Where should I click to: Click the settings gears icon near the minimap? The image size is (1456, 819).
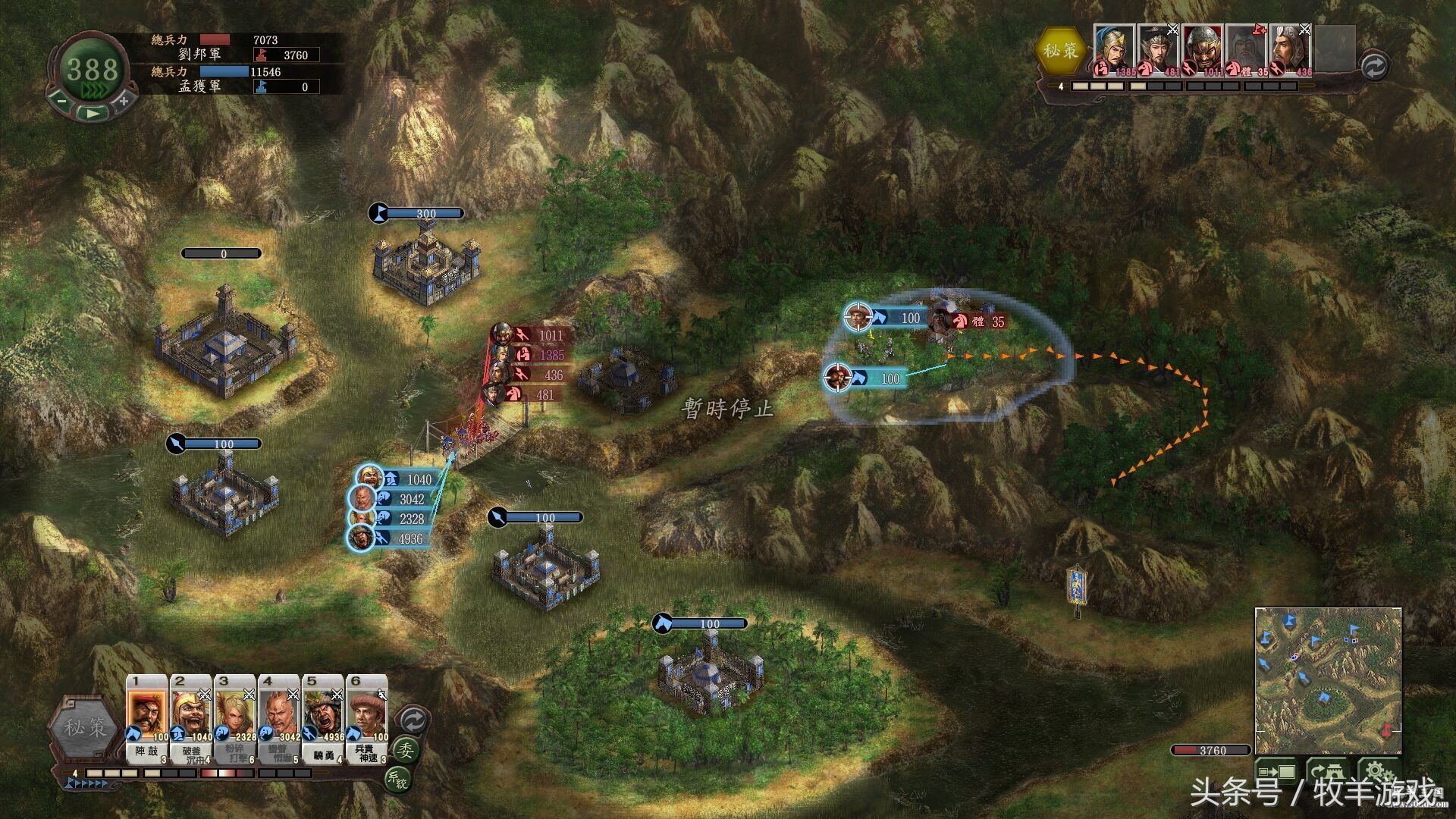point(1379,771)
